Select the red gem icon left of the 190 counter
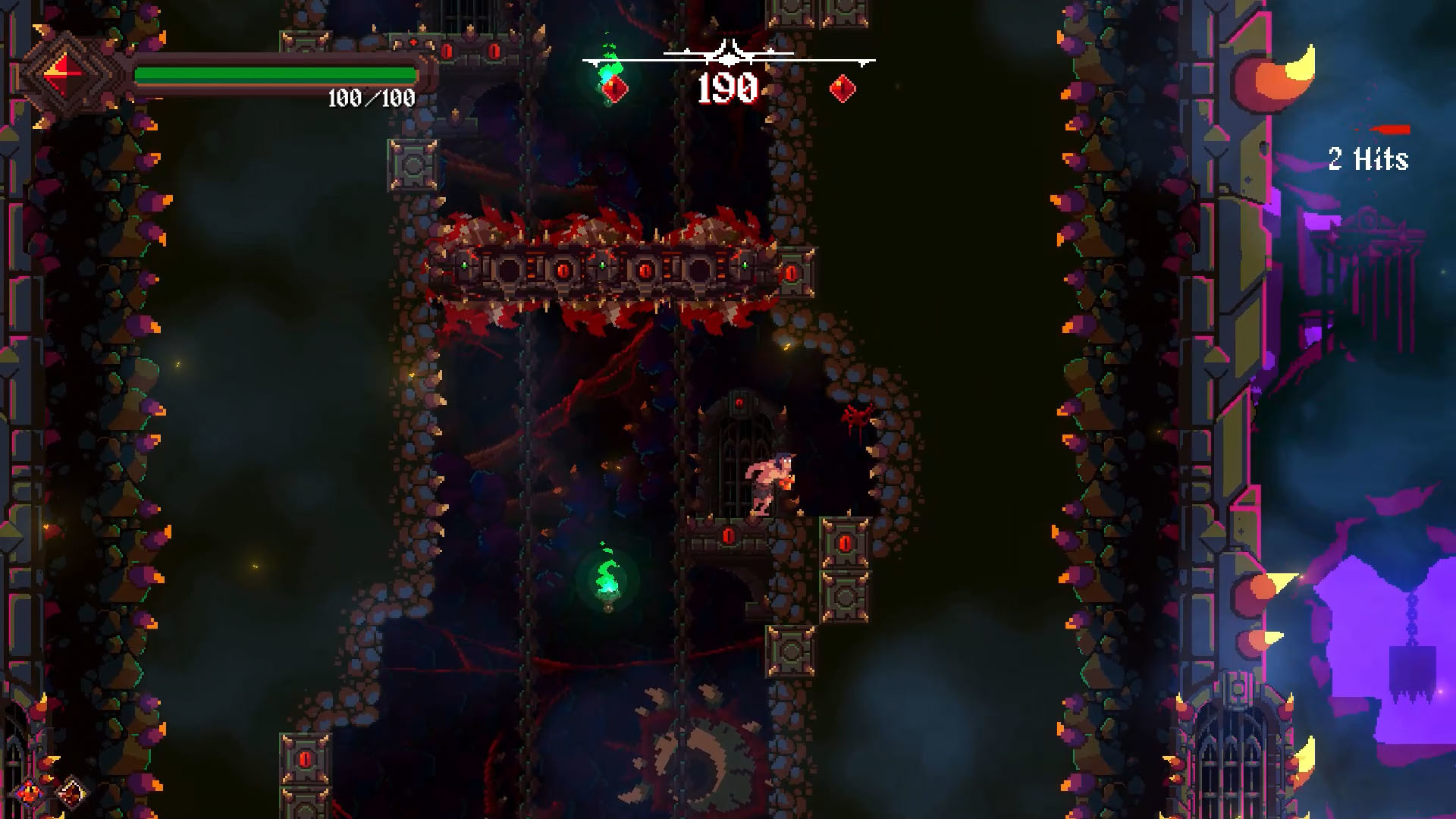The height and width of the screenshot is (819, 1456). (616, 87)
